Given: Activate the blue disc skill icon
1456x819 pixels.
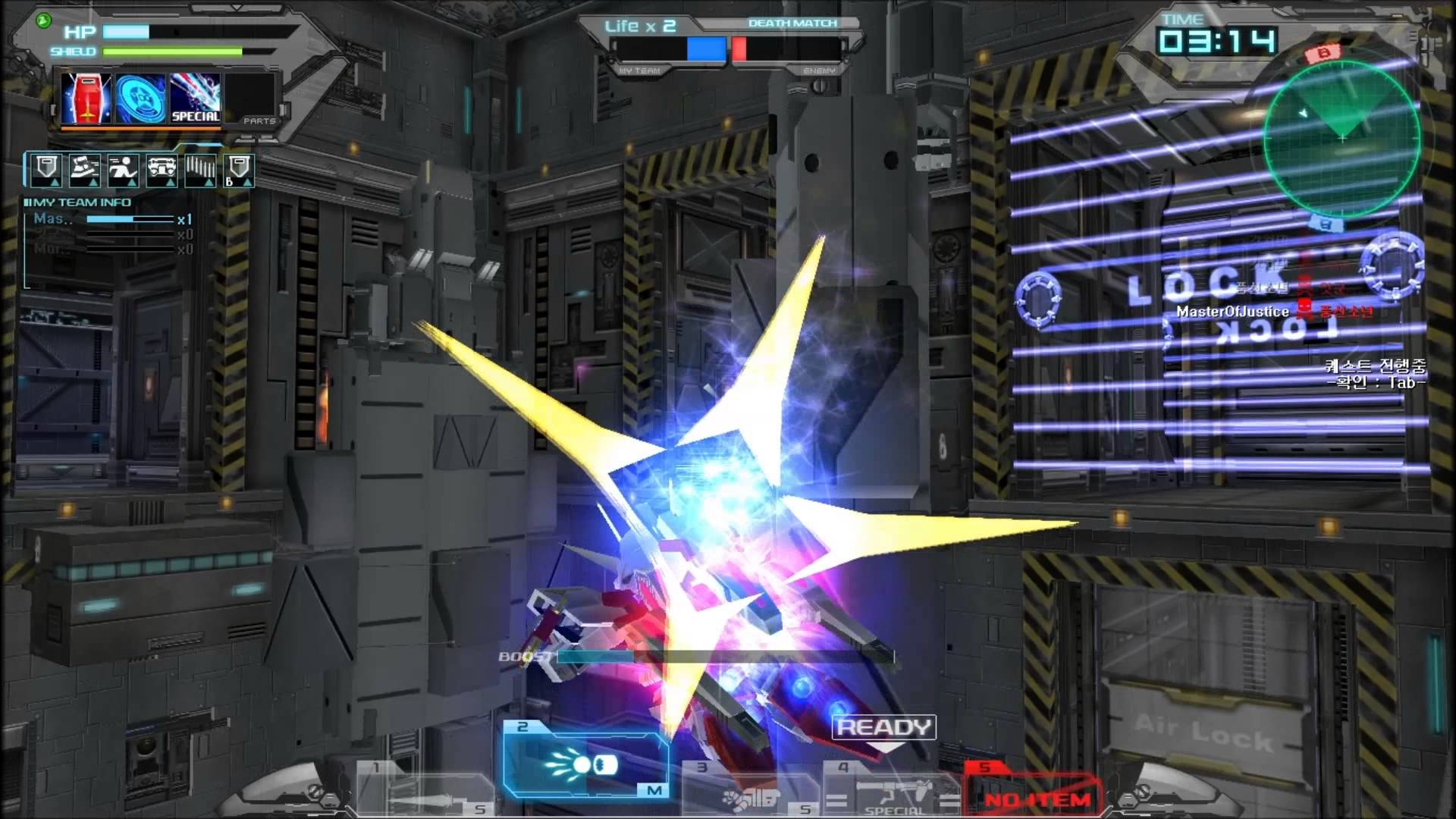Looking at the screenshot, I should click(140, 99).
